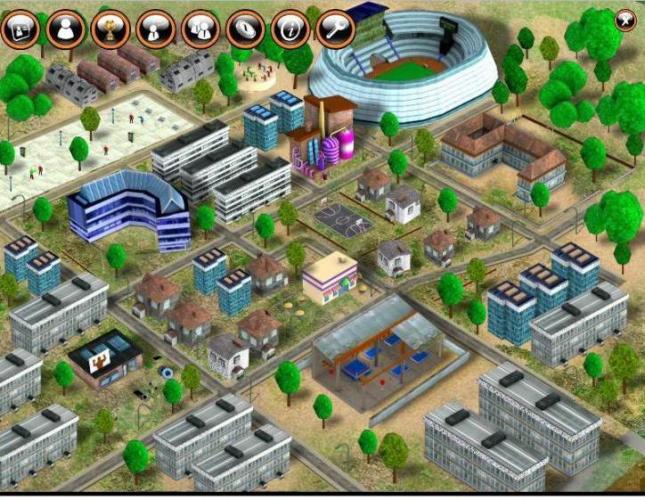Click the single person silhouette icon
This screenshot has height=500, width=645.
65,28
